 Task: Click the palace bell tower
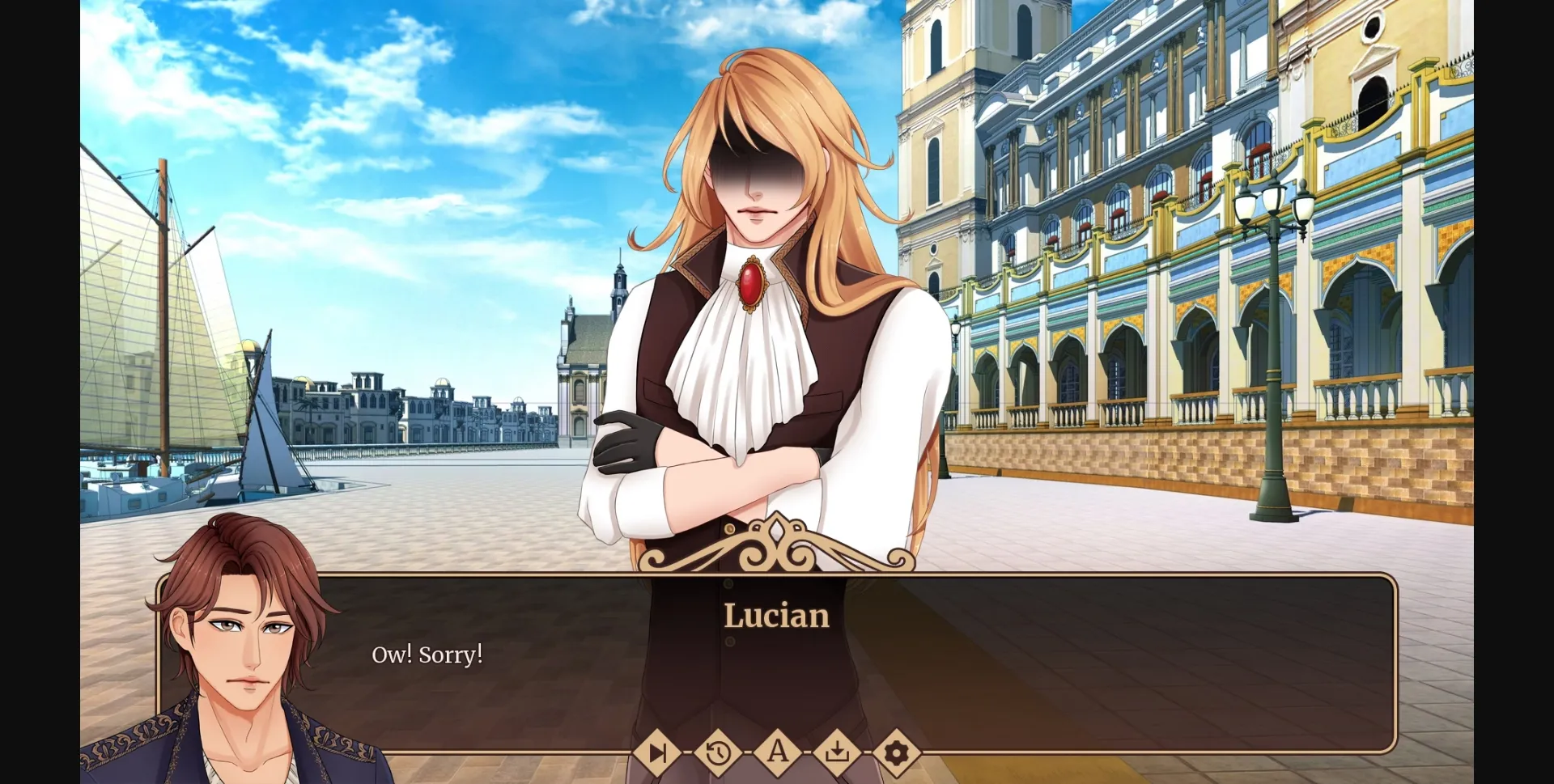coord(939,97)
